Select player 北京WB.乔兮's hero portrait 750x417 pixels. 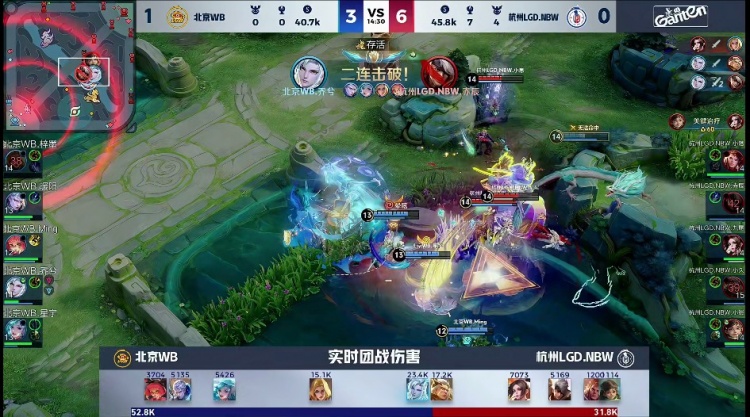click(x=17, y=286)
